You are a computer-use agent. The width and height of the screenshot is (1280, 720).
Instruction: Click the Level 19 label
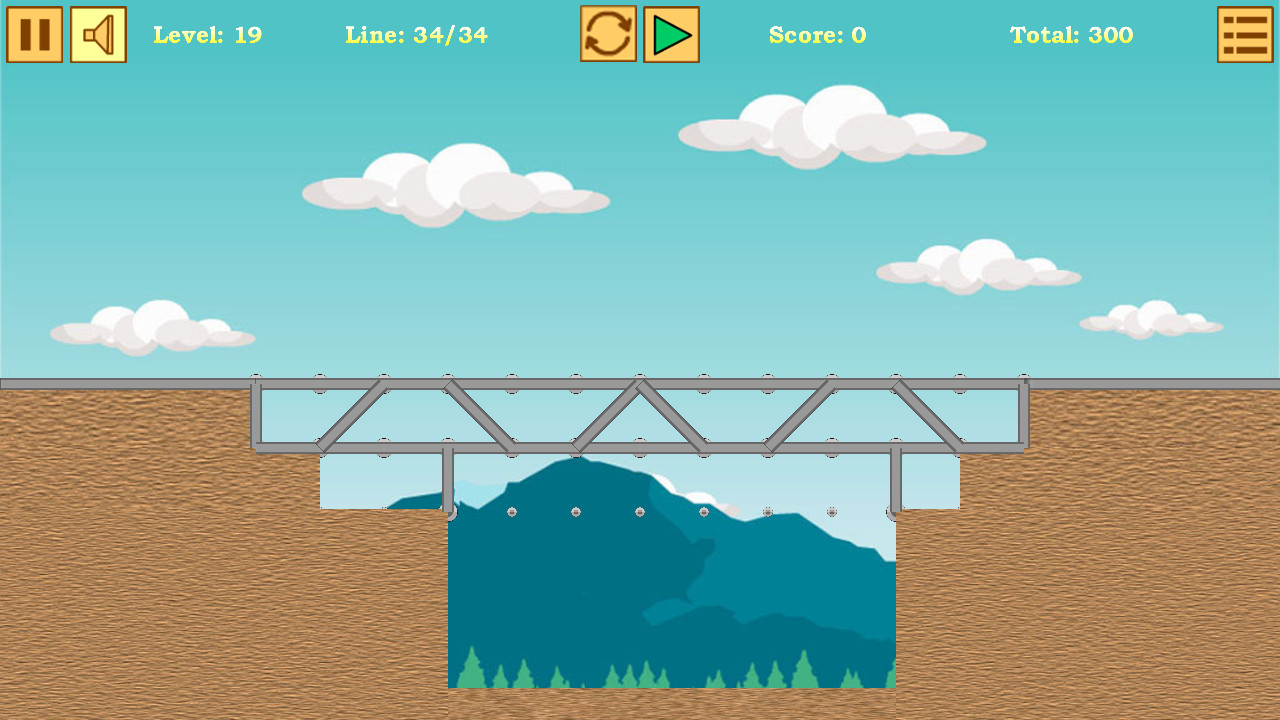pos(207,35)
